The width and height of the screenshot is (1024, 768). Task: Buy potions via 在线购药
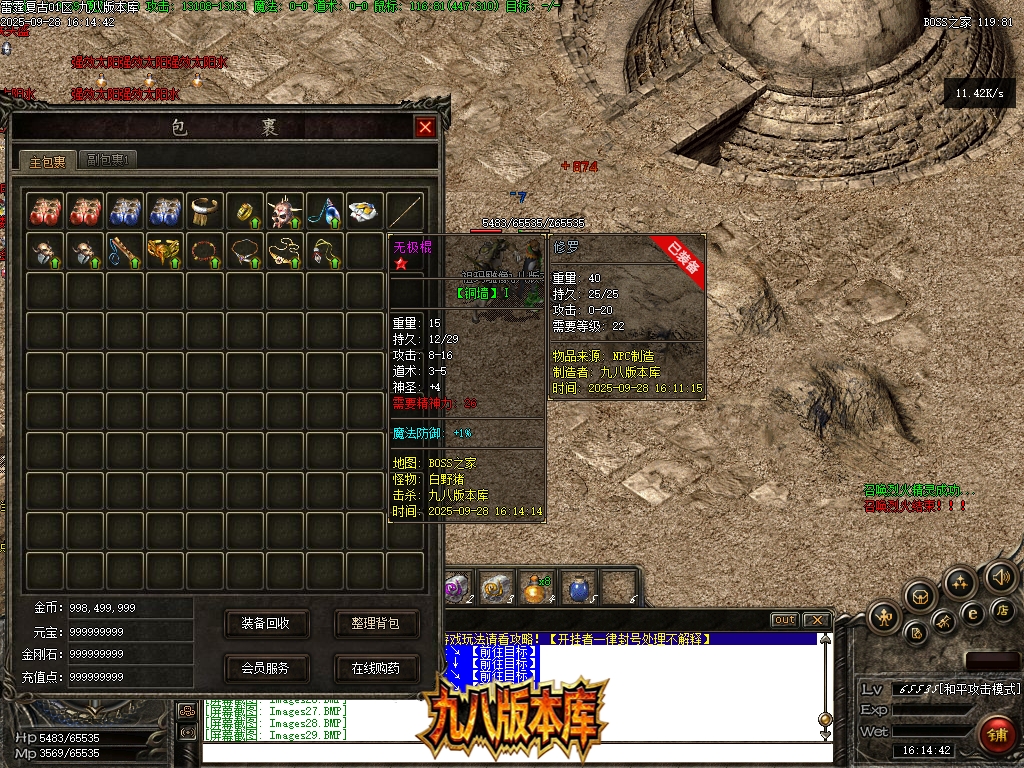(375, 668)
